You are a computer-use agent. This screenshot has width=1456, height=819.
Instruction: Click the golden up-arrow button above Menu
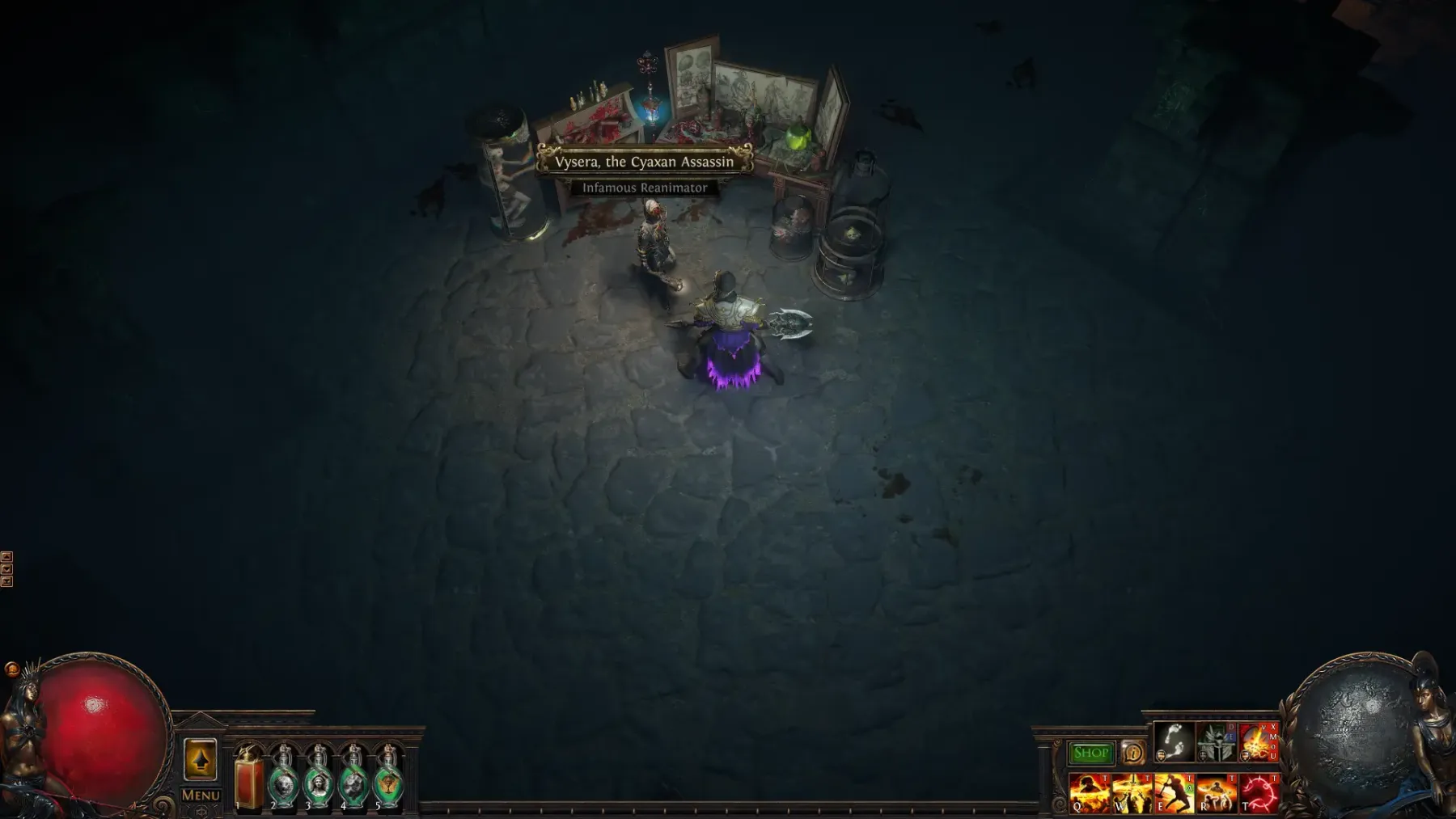(201, 760)
